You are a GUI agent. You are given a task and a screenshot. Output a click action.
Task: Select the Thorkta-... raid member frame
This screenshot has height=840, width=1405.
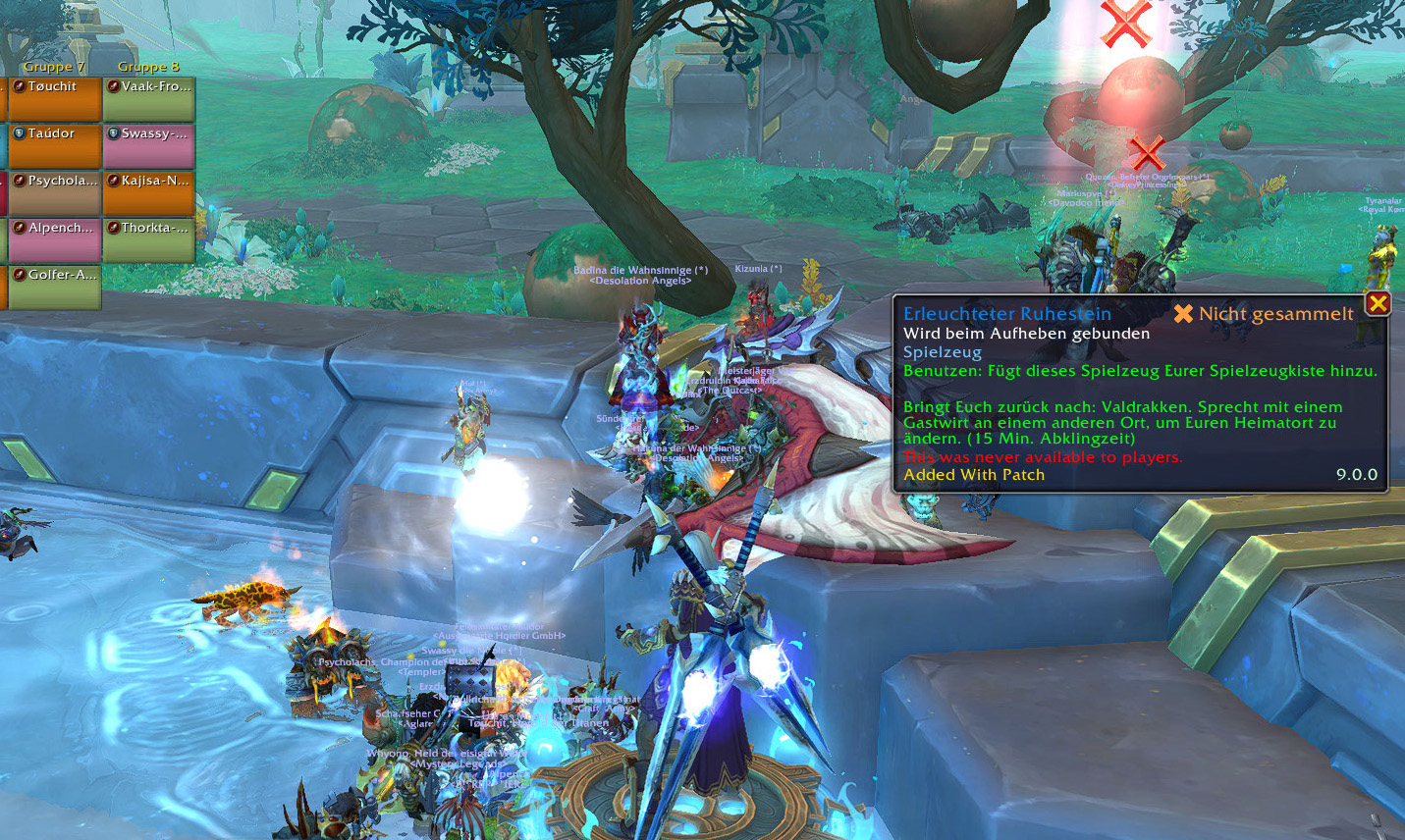tap(149, 240)
